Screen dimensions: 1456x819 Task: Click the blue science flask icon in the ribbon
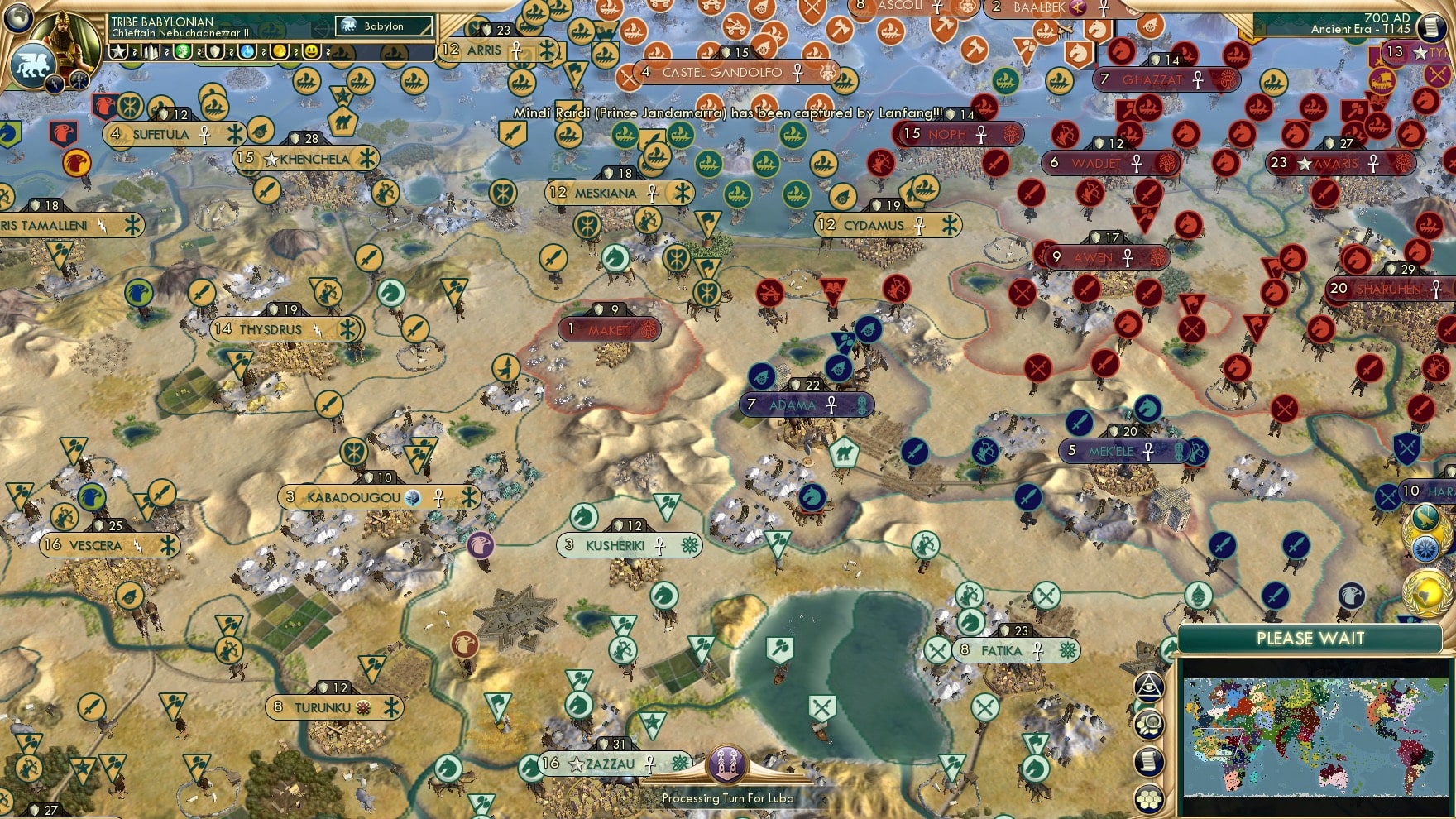pos(247,53)
